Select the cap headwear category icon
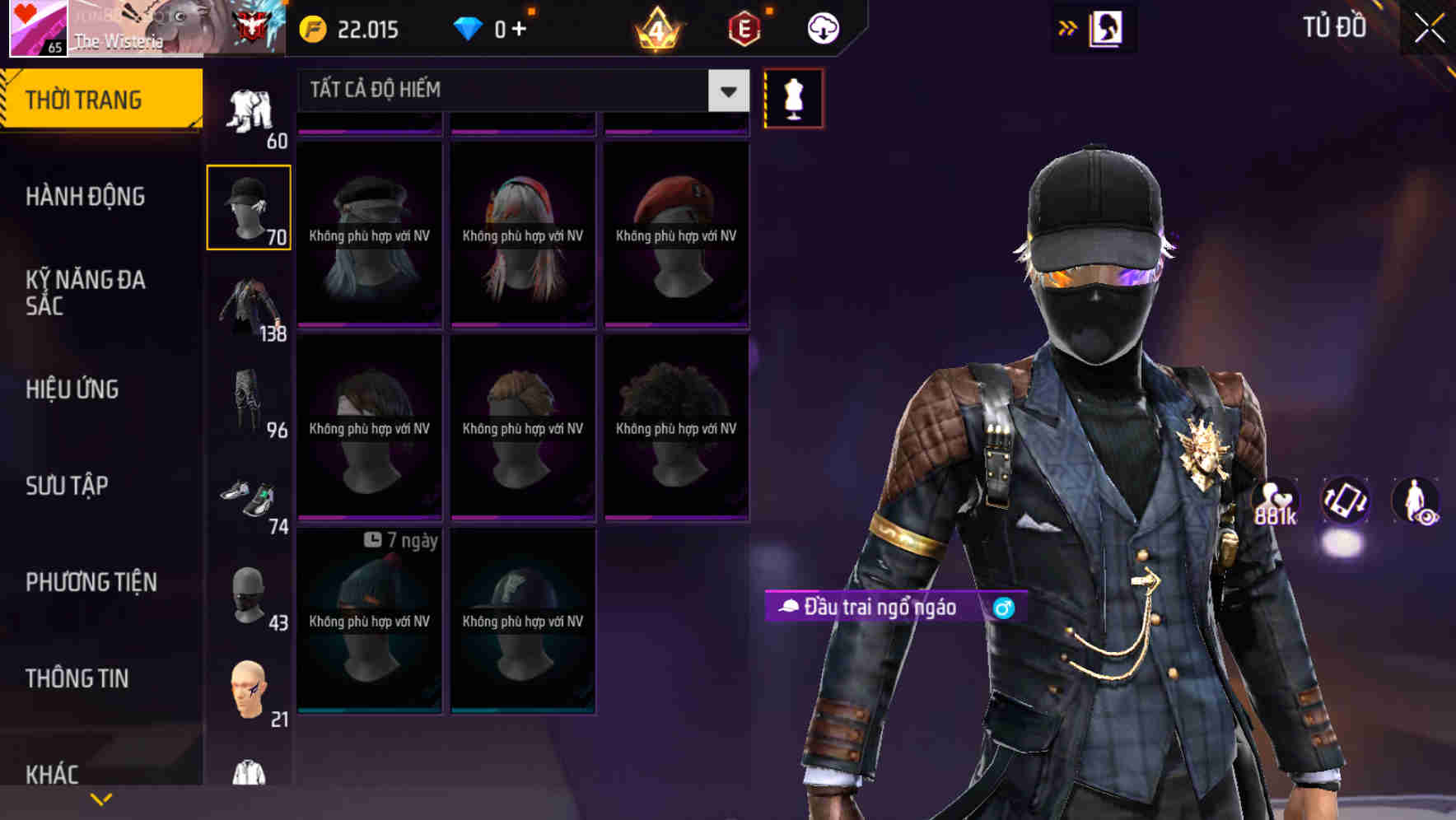This screenshot has width=1456, height=820. [250, 206]
